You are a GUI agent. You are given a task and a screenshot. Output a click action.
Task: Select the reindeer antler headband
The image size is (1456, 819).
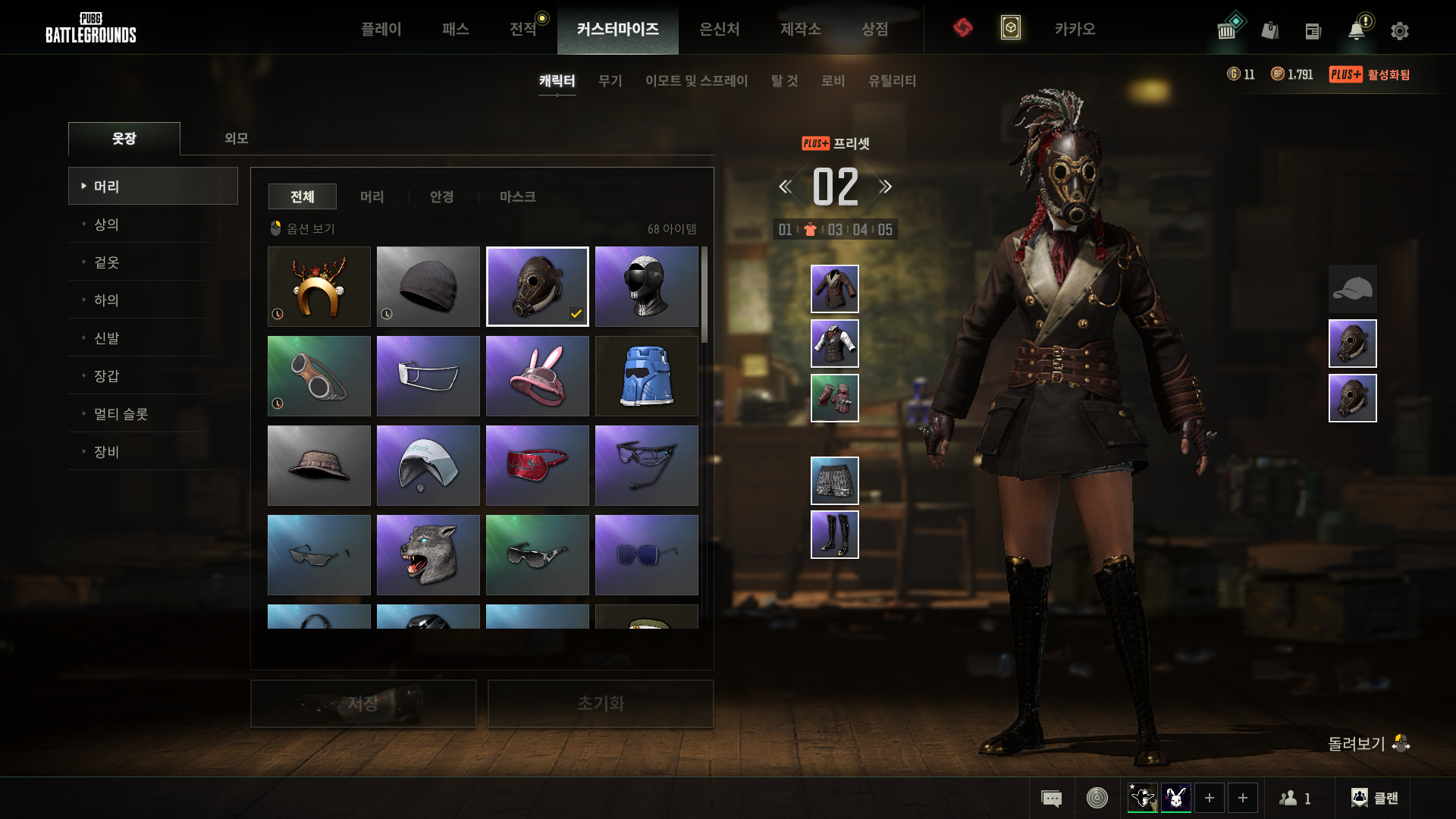(319, 287)
